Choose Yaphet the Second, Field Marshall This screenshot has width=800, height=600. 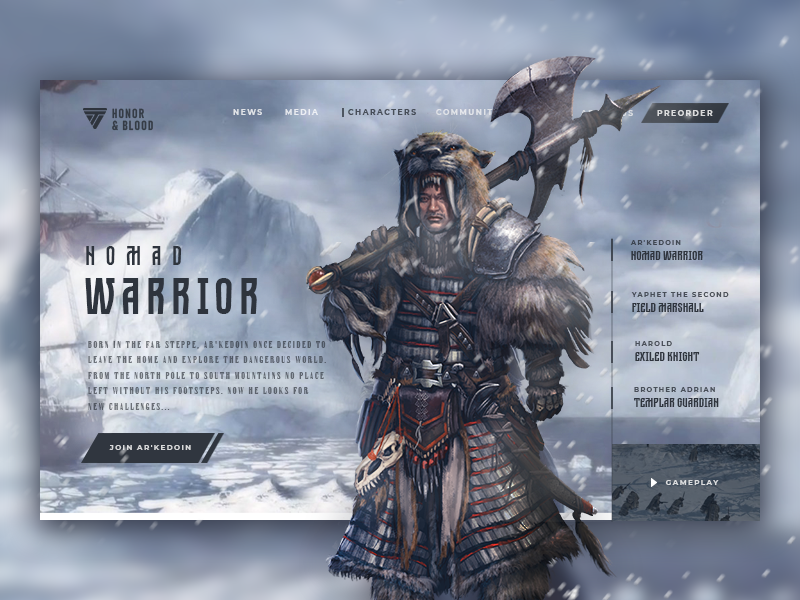click(x=679, y=302)
